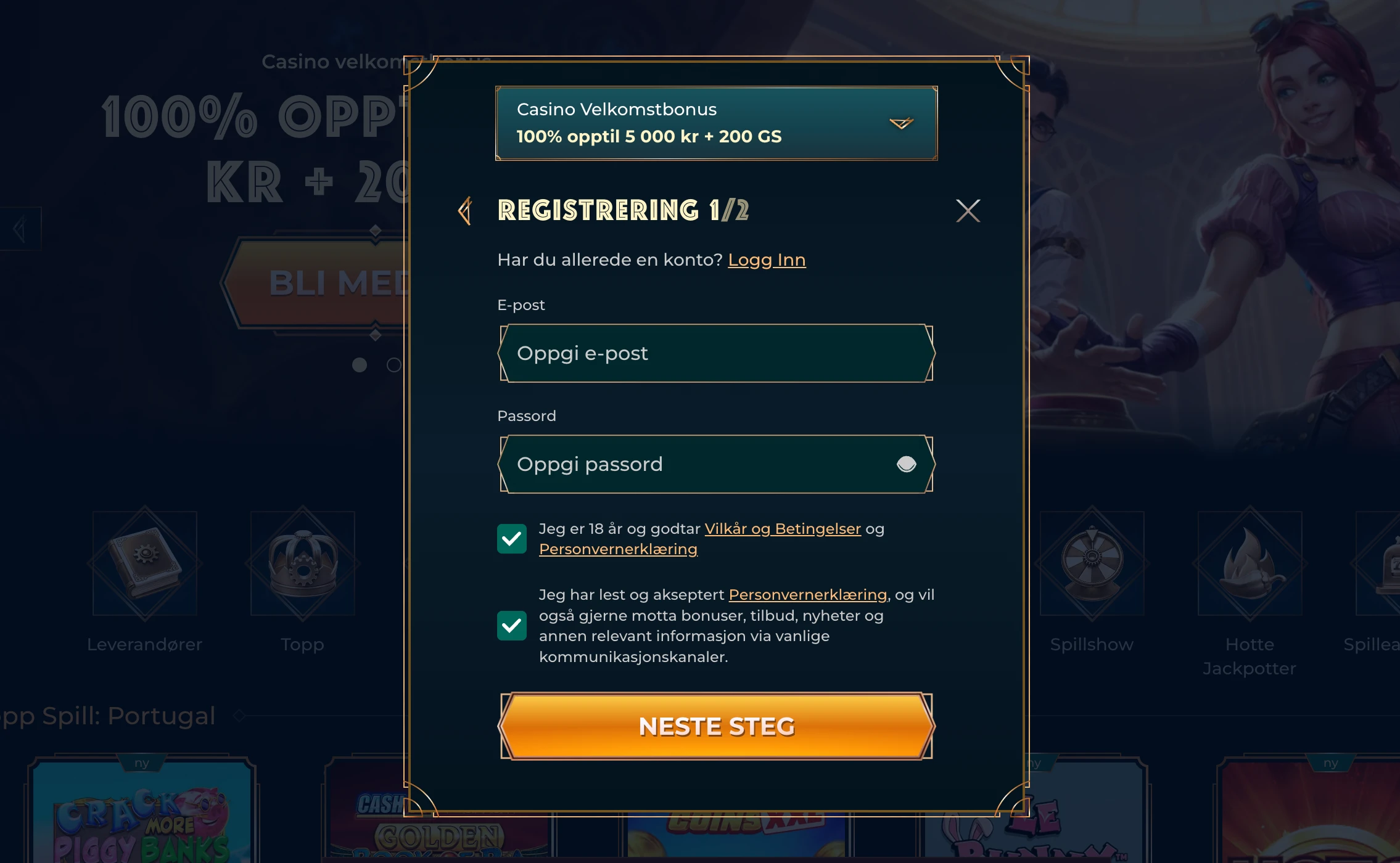Click the left carousel arrow on banner edge
1400x863 pixels.
[19, 228]
